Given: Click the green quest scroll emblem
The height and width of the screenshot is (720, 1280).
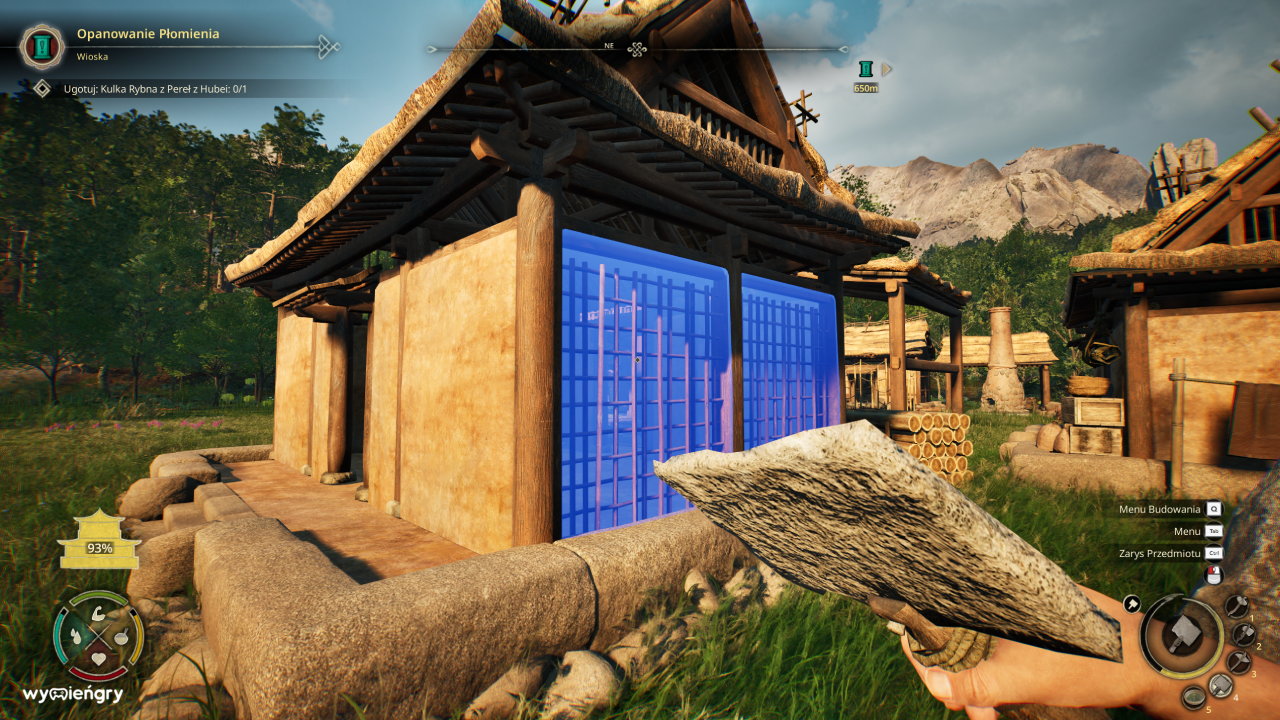Looking at the screenshot, I should (42, 46).
